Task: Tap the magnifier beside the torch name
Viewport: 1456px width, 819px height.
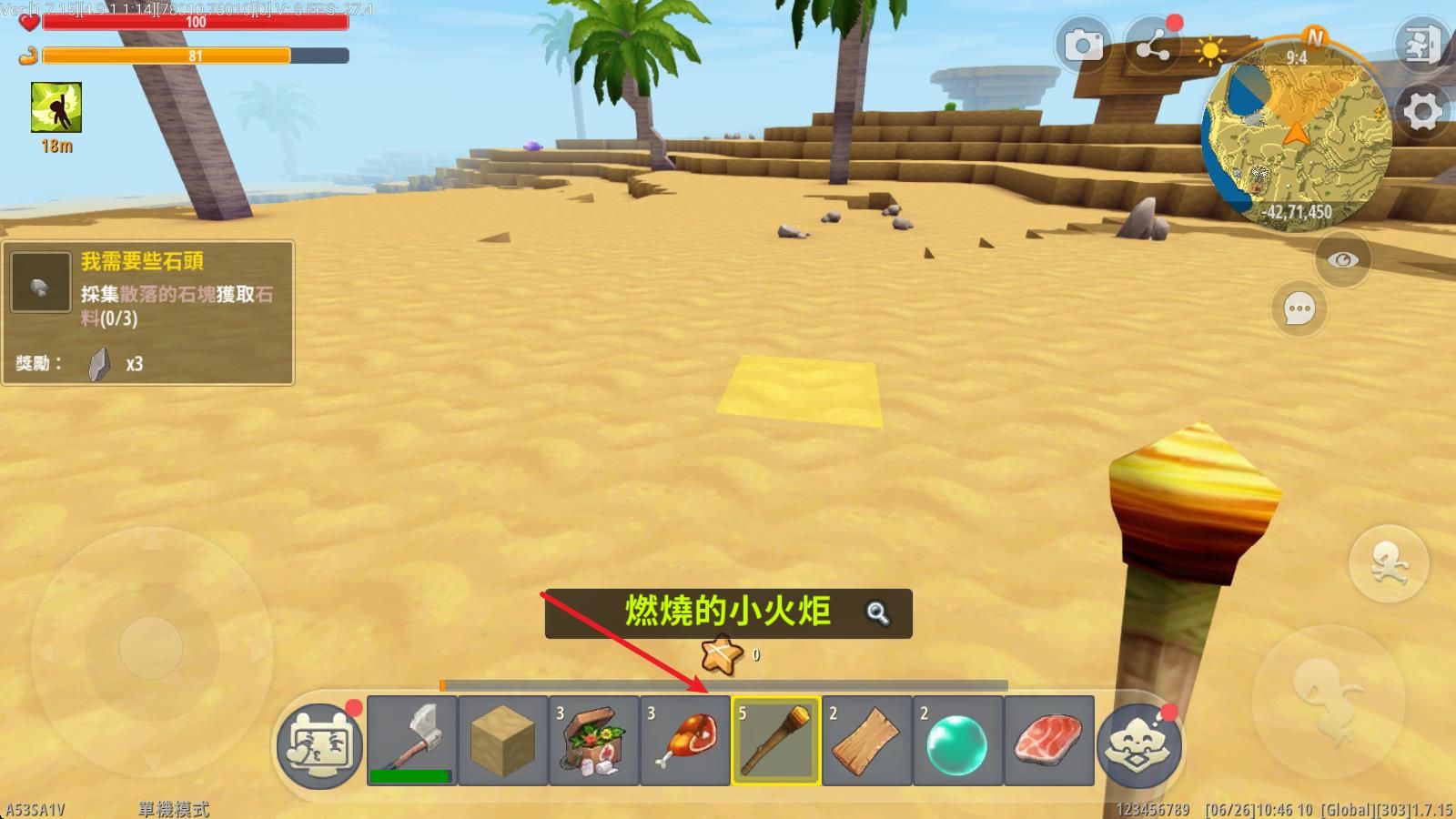Action: (x=875, y=614)
